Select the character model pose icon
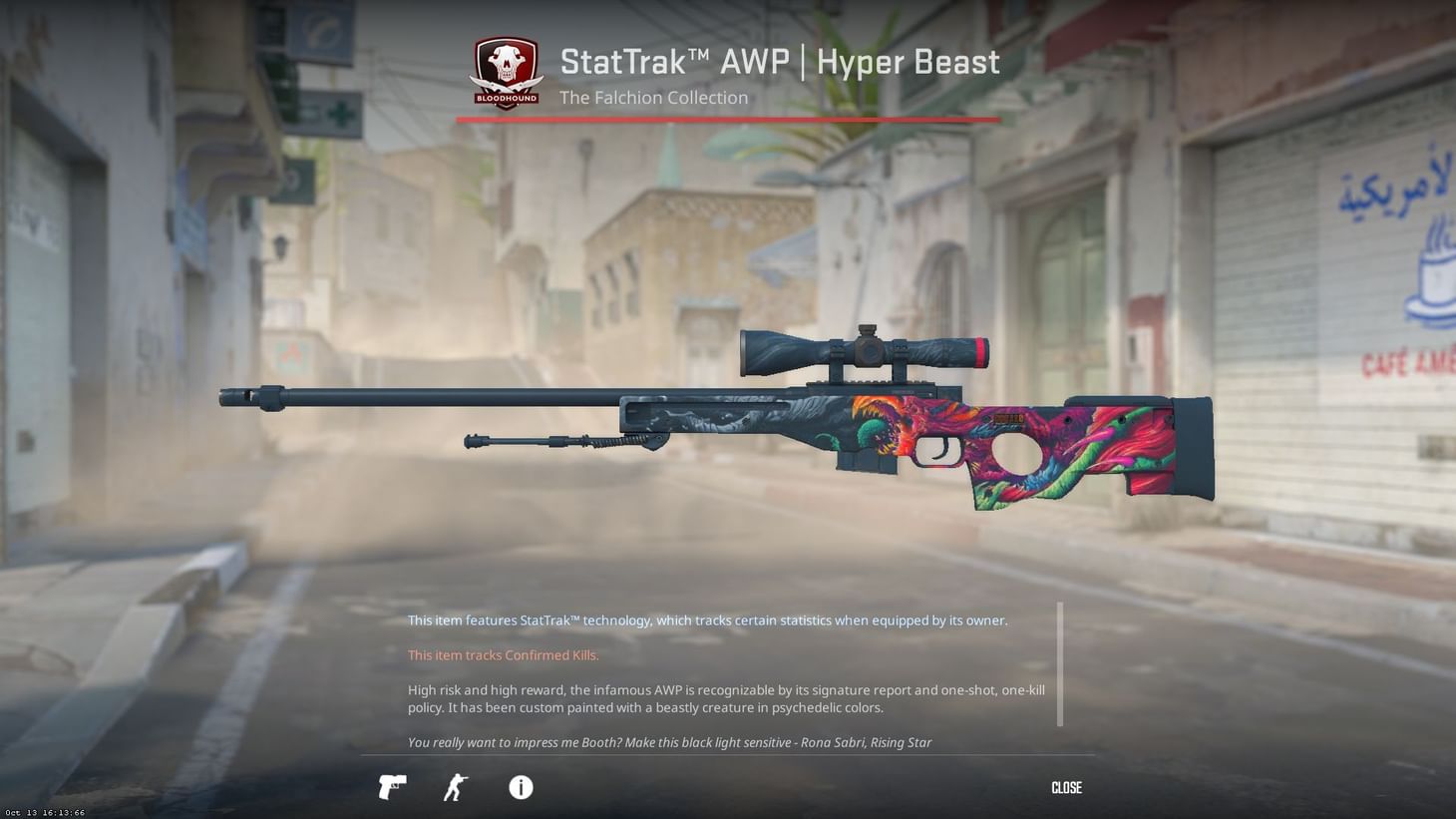The width and height of the screenshot is (1456, 819). 455,787
